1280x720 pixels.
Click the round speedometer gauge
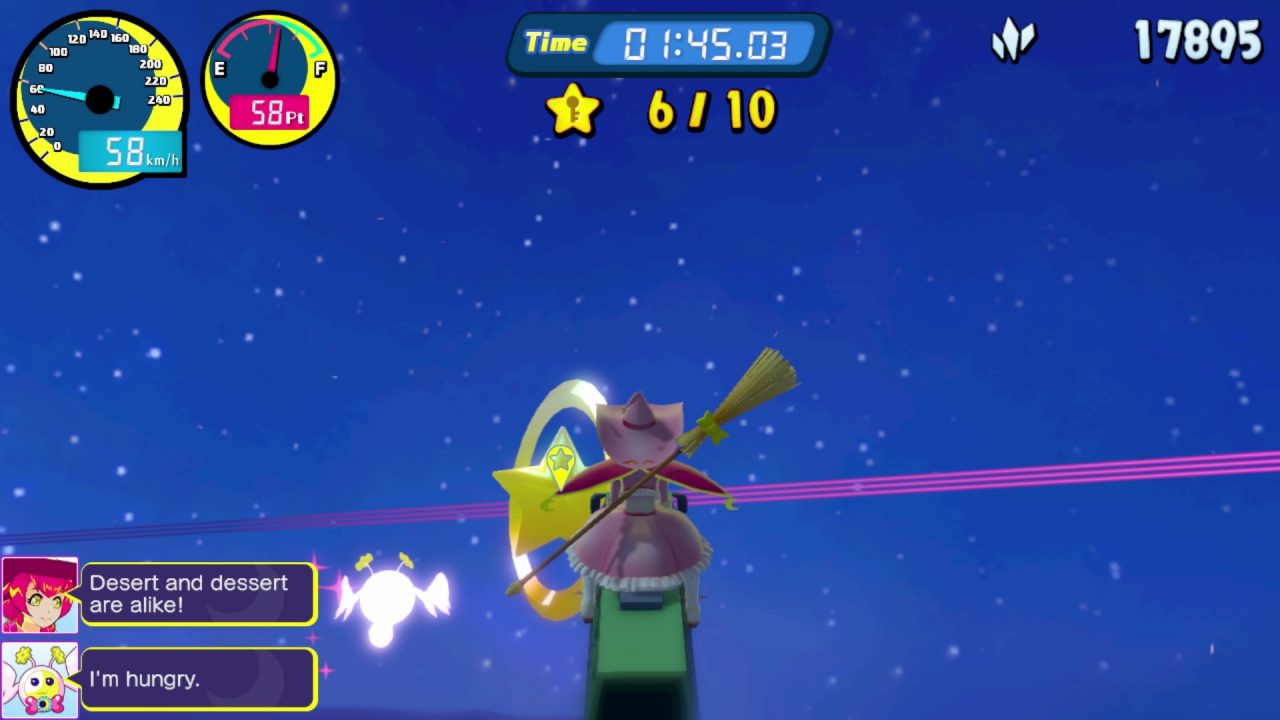click(99, 99)
